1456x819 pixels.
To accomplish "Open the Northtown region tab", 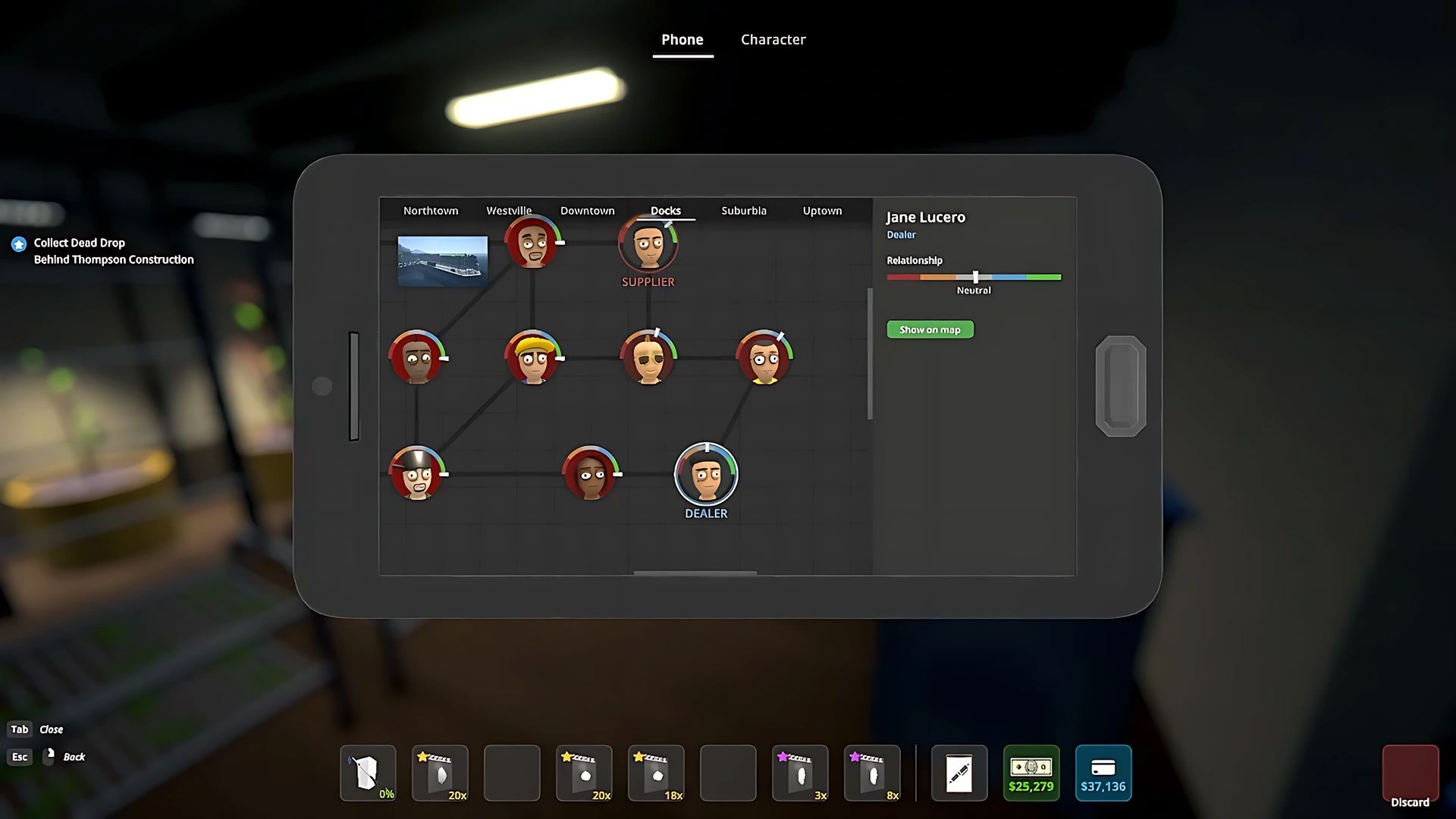I will pyautogui.click(x=430, y=211).
